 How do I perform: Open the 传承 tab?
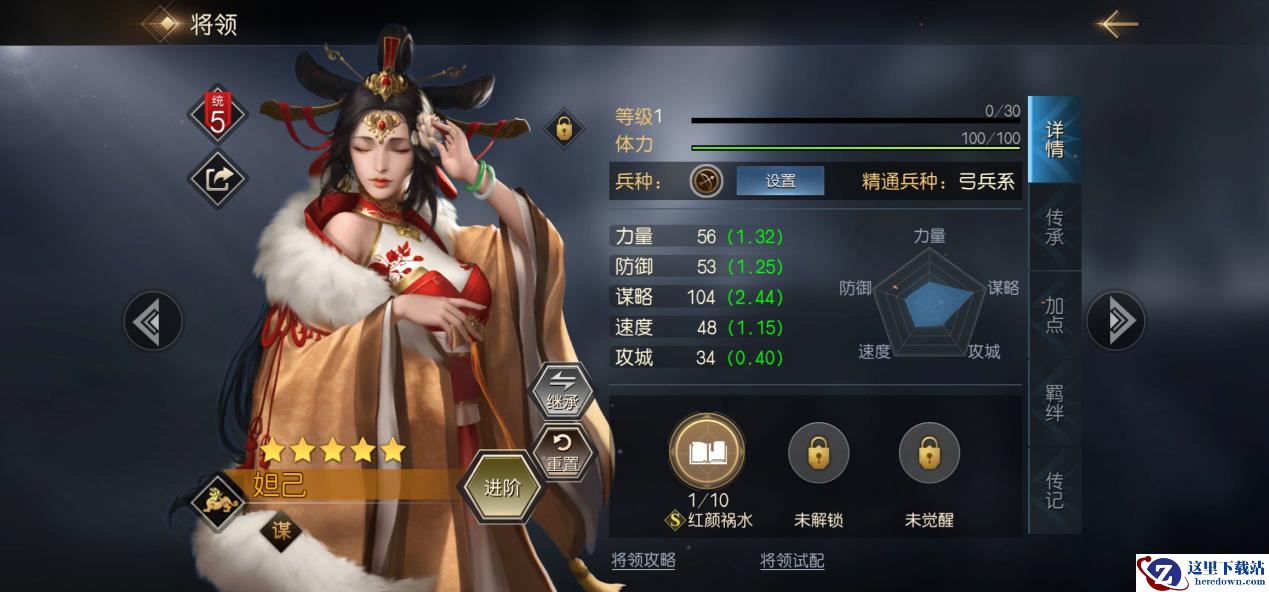[1054, 227]
